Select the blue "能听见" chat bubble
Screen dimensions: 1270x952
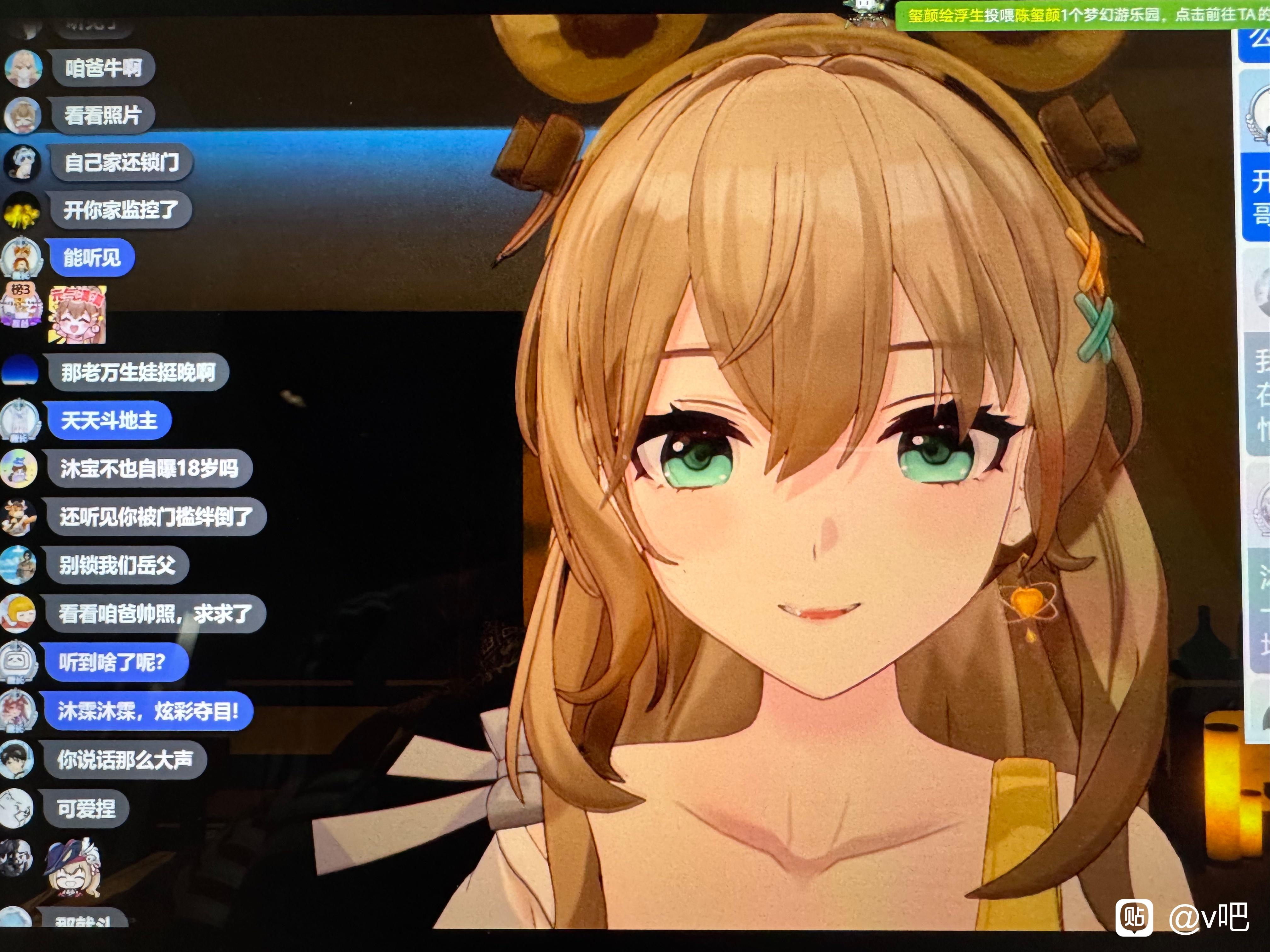pos(92,258)
